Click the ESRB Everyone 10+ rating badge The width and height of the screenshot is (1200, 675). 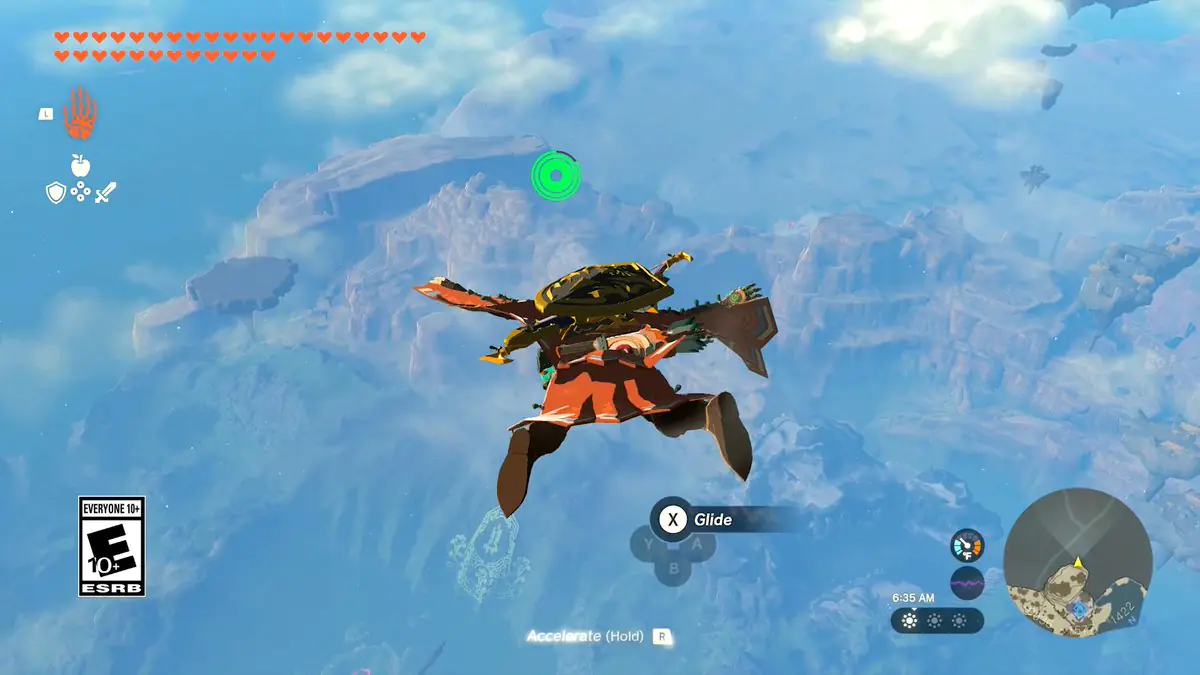tap(112, 546)
